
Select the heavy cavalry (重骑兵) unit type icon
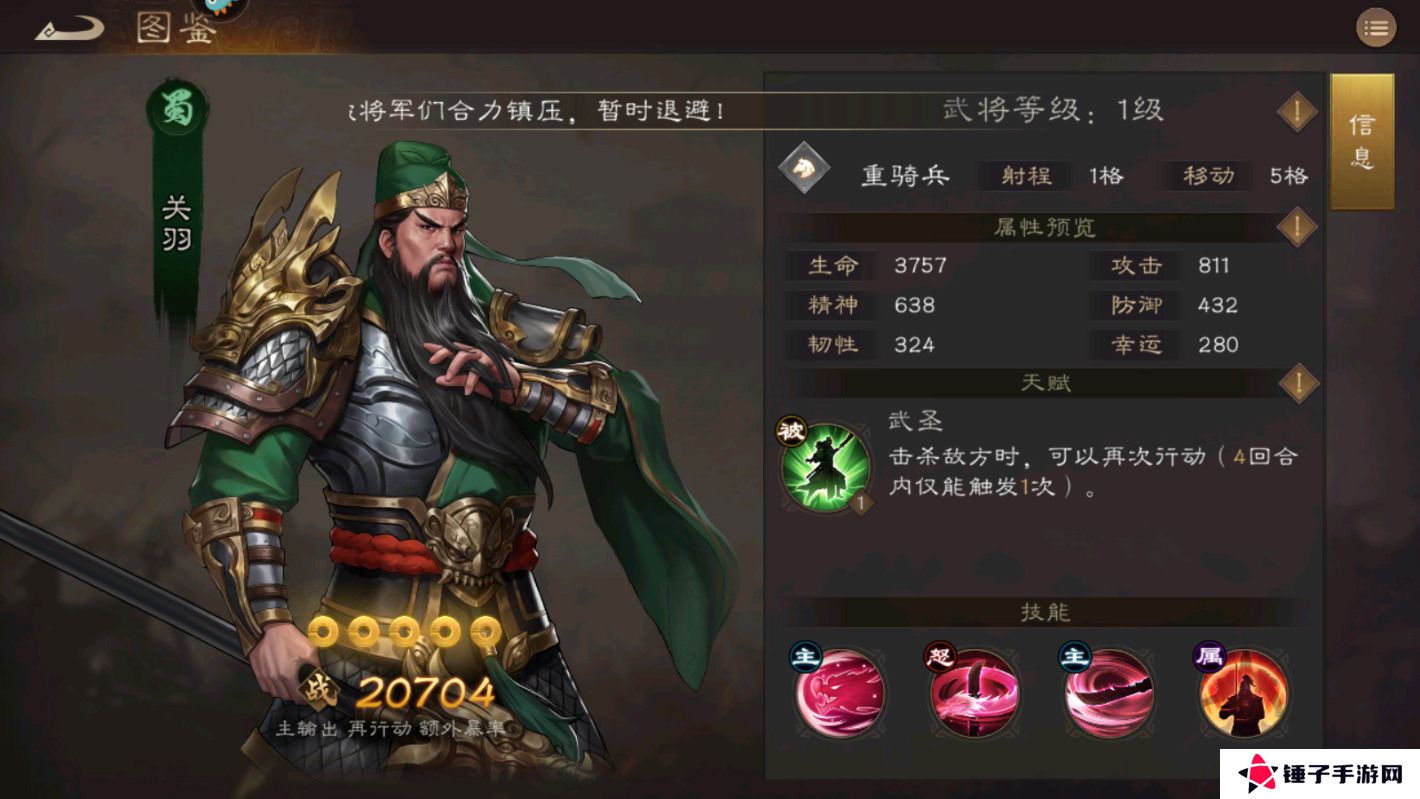tap(800, 172)
